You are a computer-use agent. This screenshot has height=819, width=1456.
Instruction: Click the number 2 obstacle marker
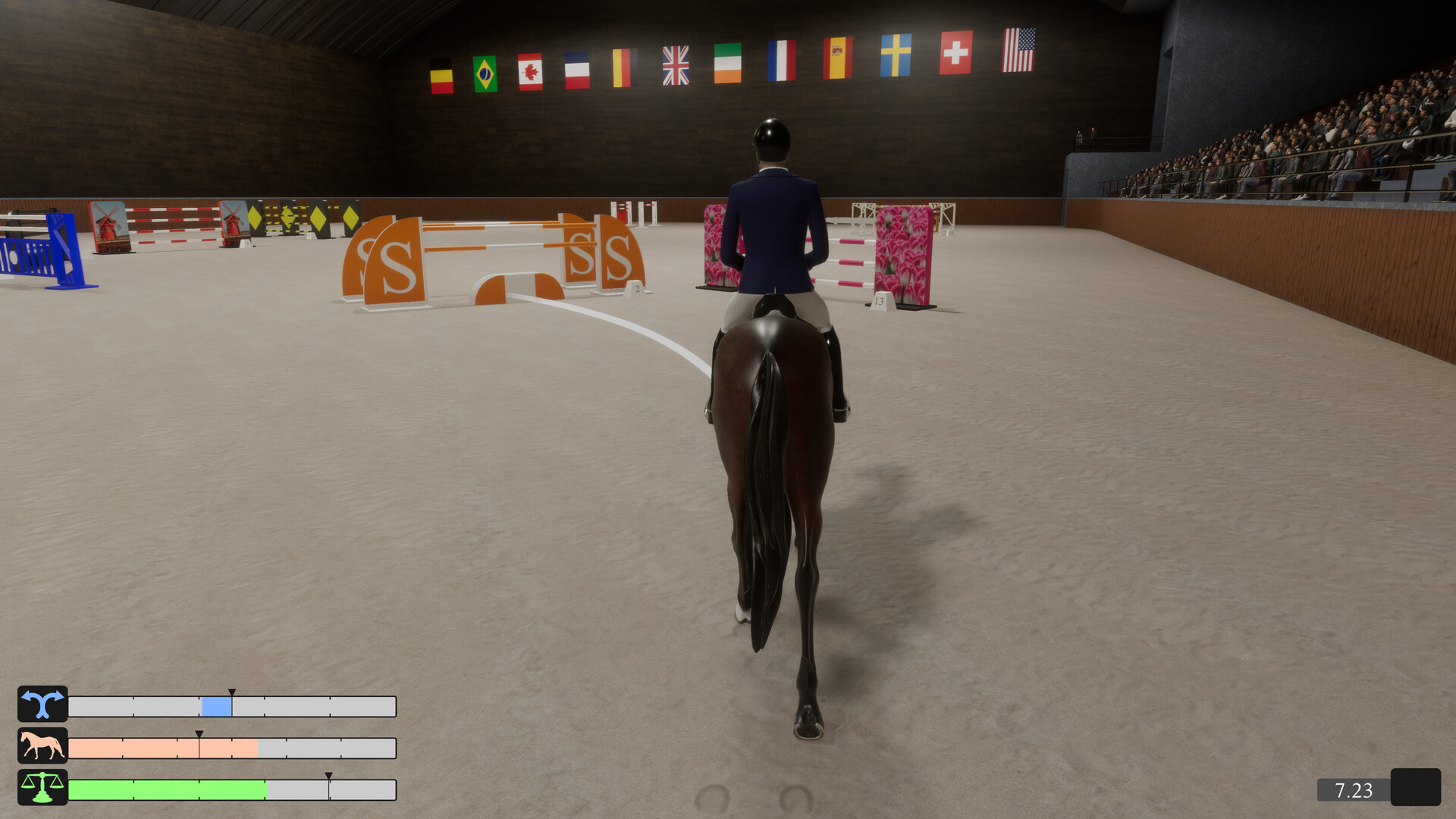coord(635,290)
